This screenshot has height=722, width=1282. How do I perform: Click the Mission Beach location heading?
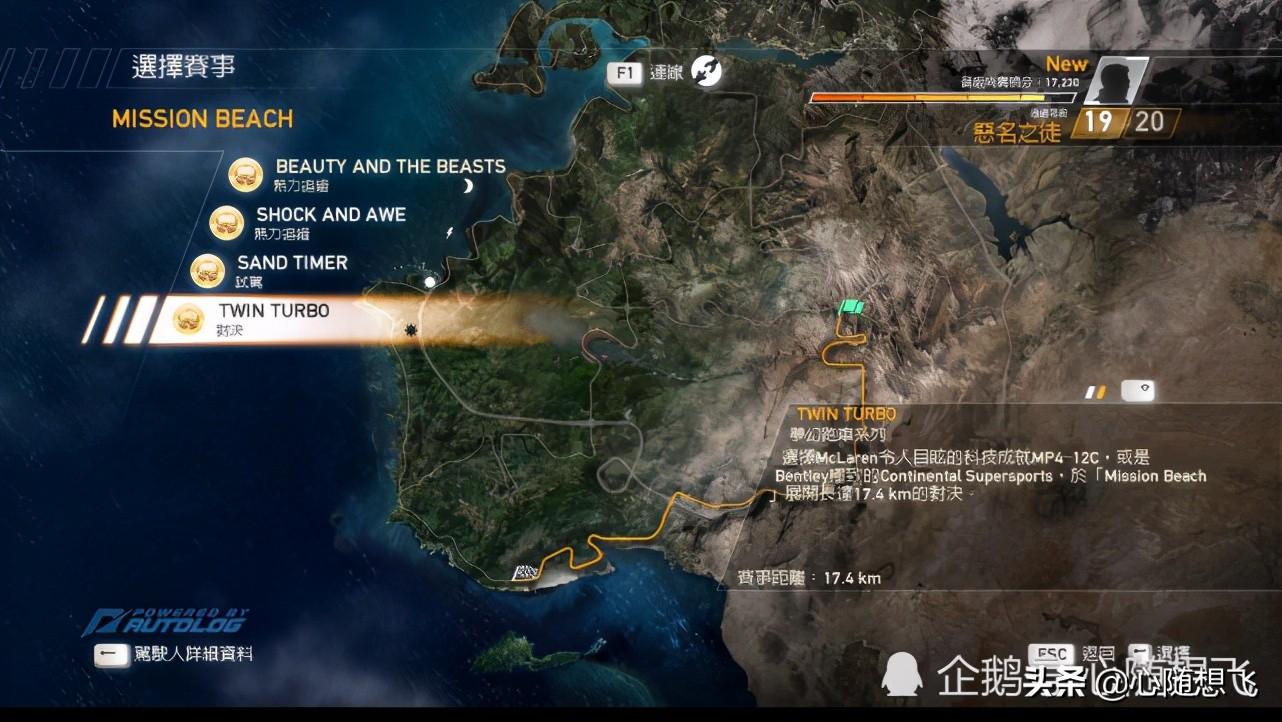click(x=203, y=119)
